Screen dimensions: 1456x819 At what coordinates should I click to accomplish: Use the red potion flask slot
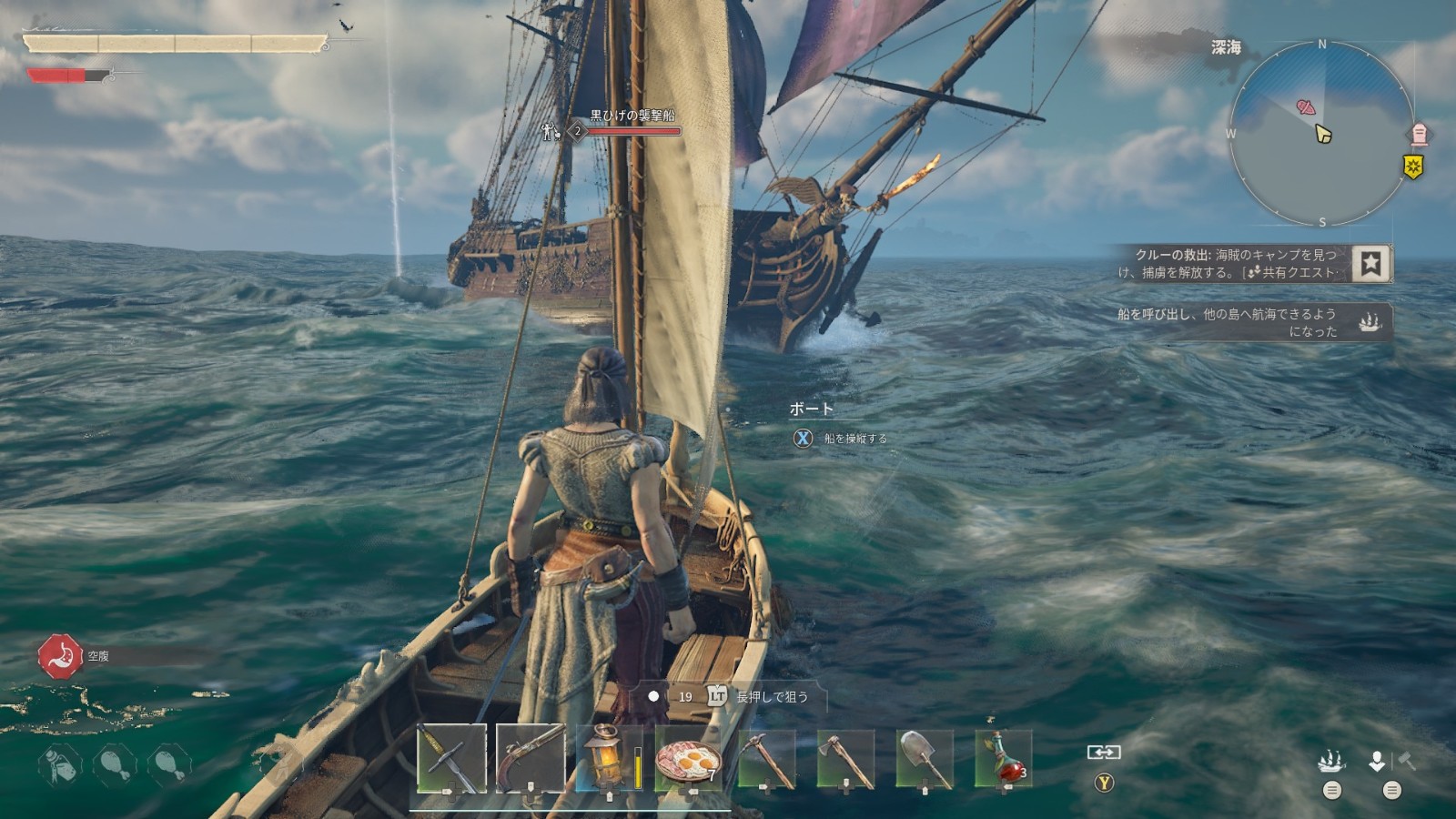pos(1004,758)
